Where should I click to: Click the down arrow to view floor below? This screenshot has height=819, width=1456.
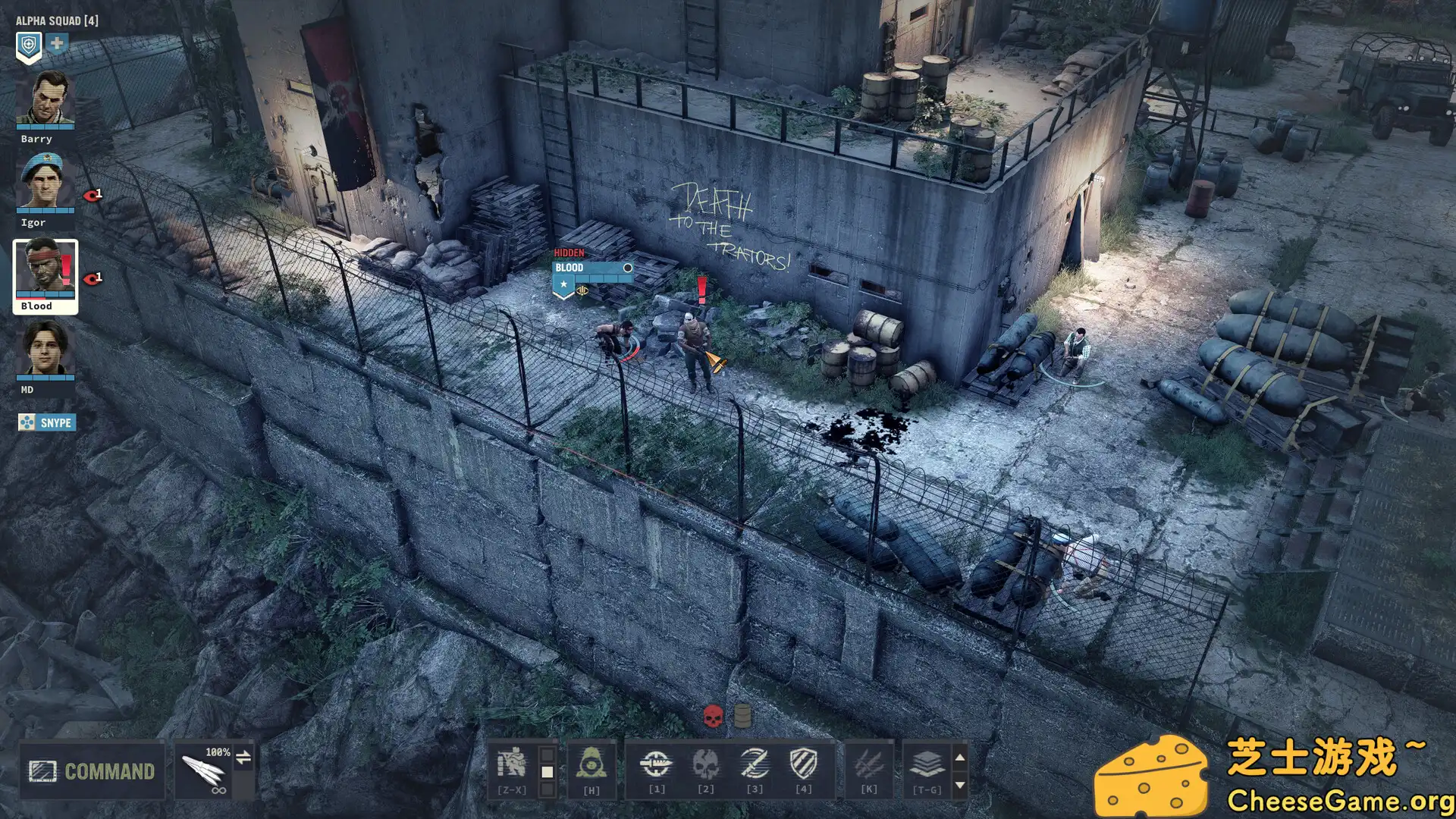[960, 785]
